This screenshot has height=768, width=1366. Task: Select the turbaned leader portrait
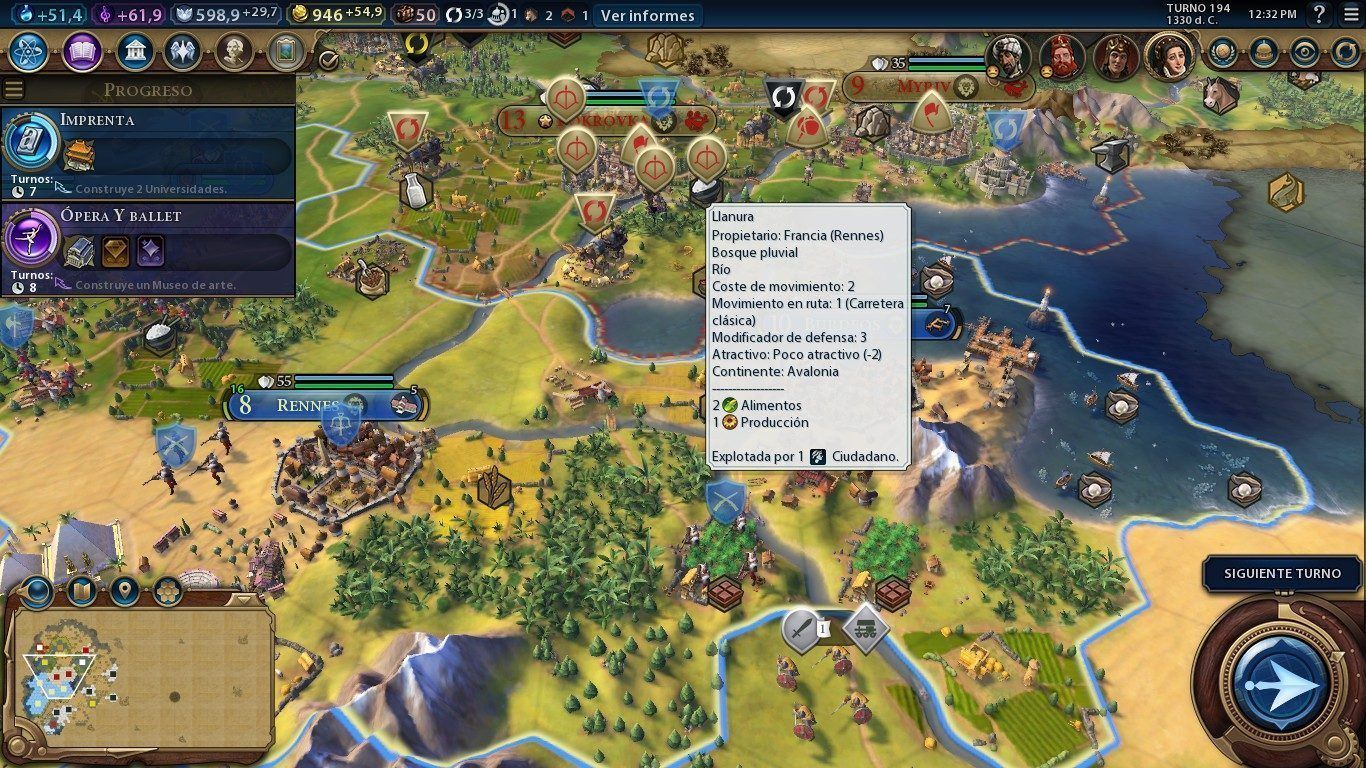point(1009,56)
